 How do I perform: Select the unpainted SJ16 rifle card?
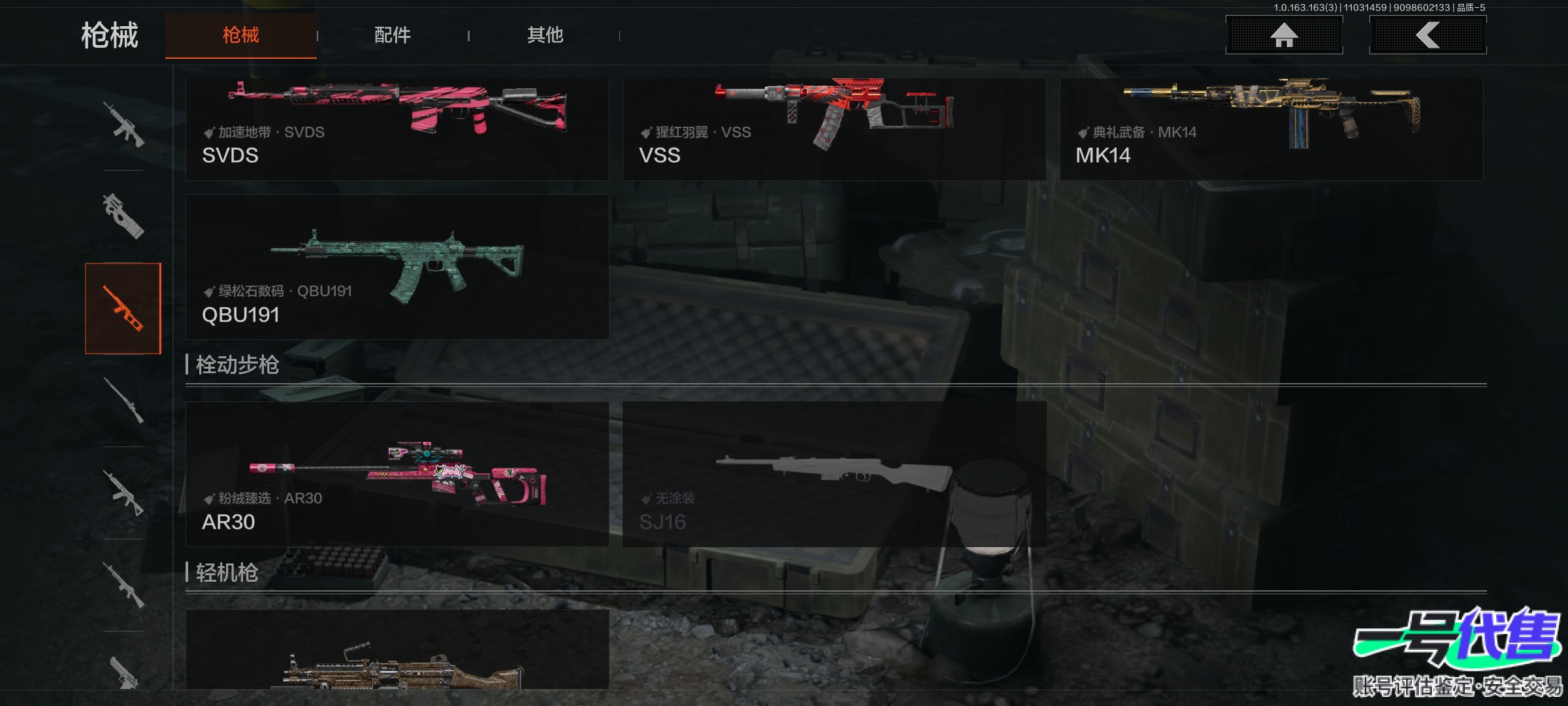[834, 474]
